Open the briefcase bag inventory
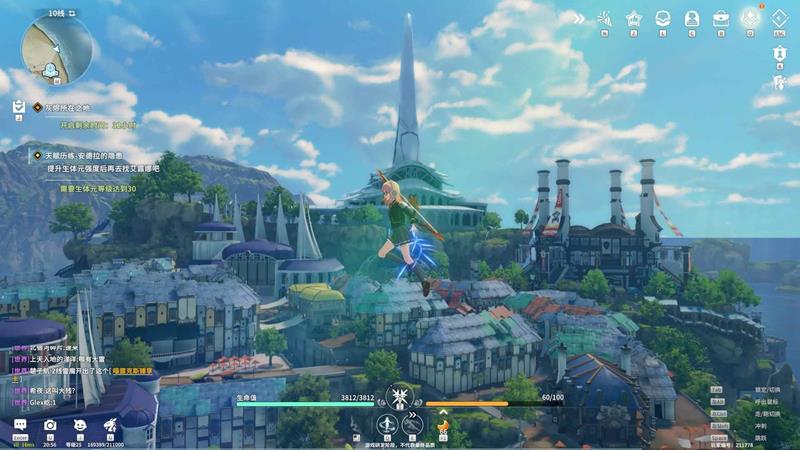The height and width of the screenshot is (450, 800). 720,18
